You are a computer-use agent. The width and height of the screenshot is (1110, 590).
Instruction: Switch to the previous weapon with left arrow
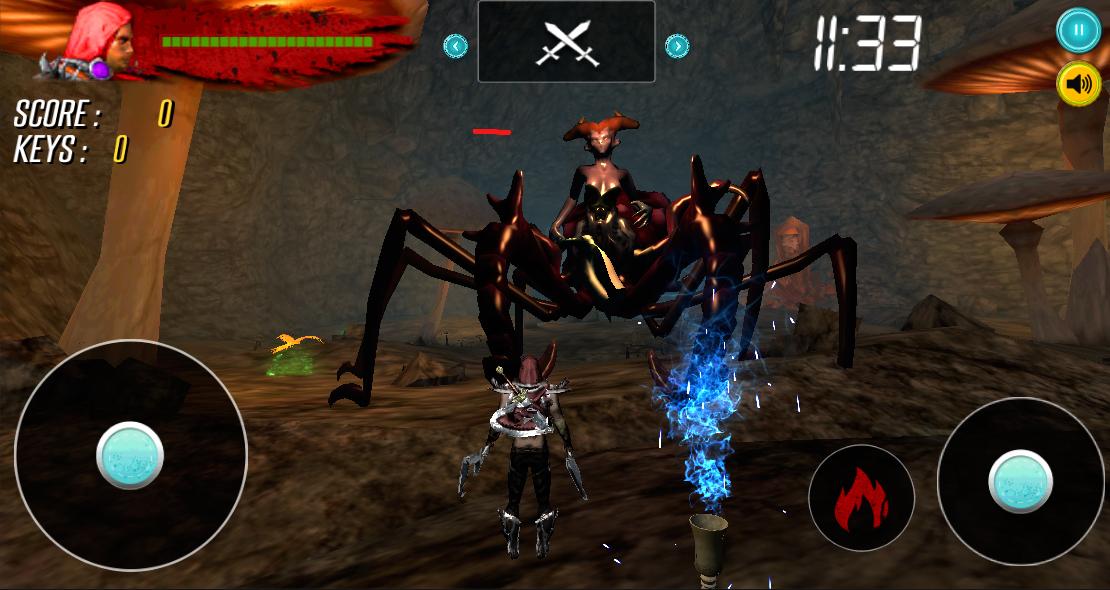coord(455,45)
